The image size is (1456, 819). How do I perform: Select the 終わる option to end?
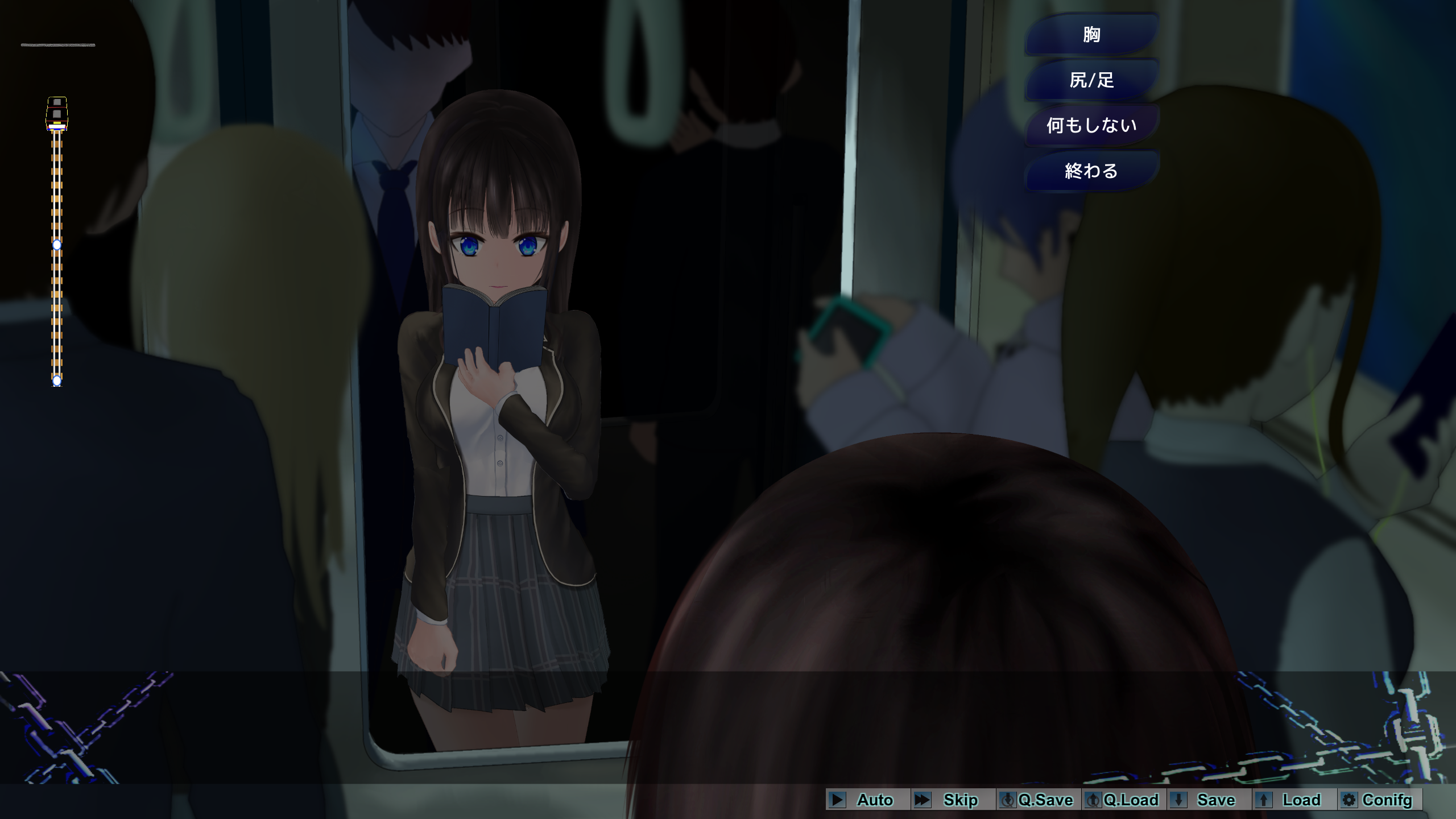1091,171
